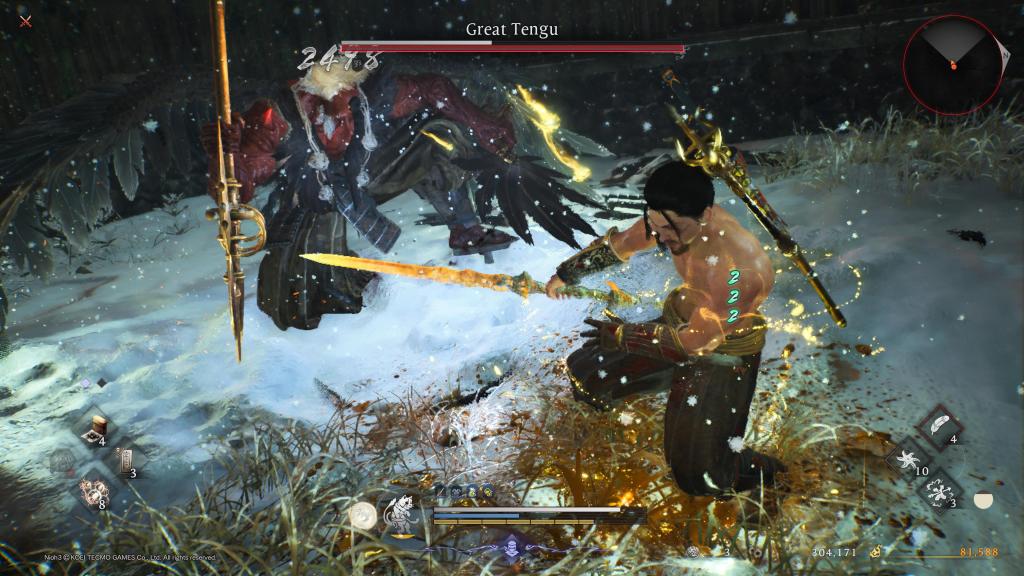
Task: Use the paper talisman item slot
Action: click(126, 459)
